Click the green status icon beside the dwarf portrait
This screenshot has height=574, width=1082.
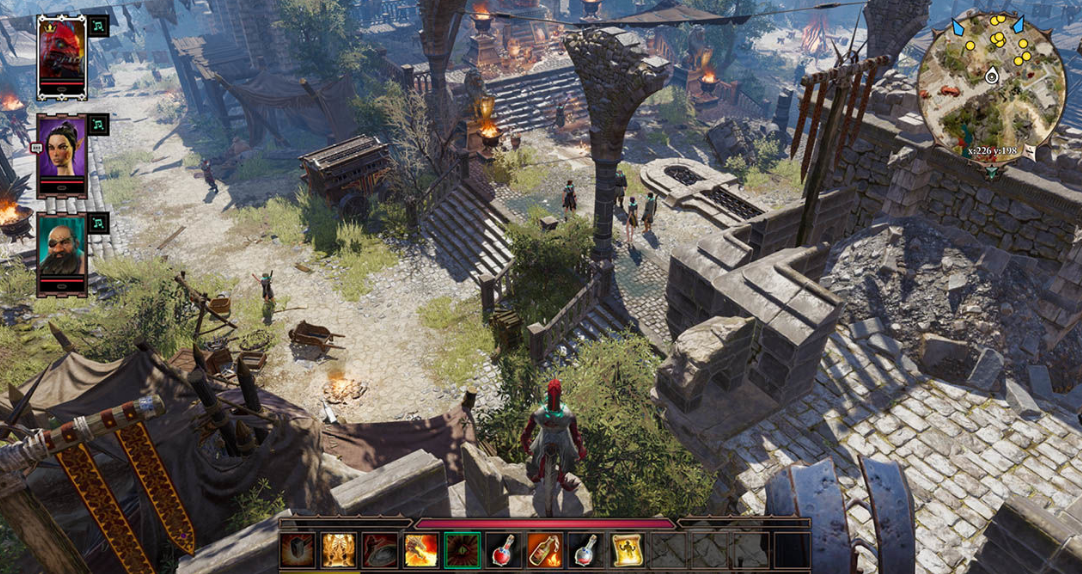click(98, 223)
